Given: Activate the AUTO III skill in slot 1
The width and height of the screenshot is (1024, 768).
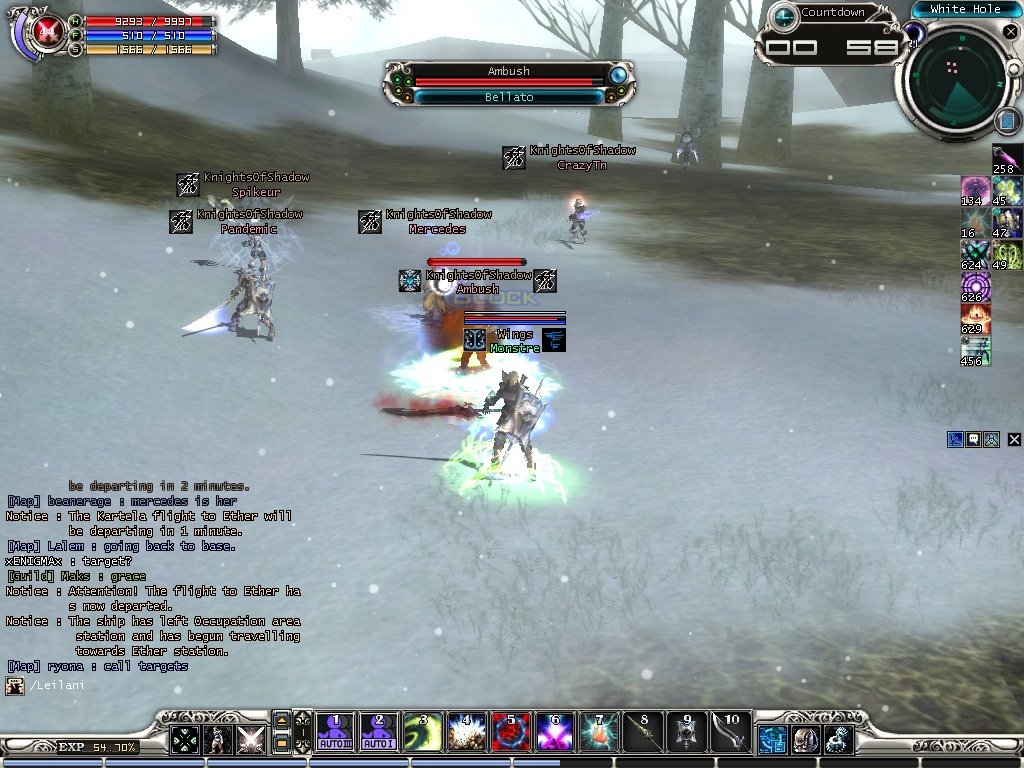Looking at the screenshot, I should pos(334,732).
